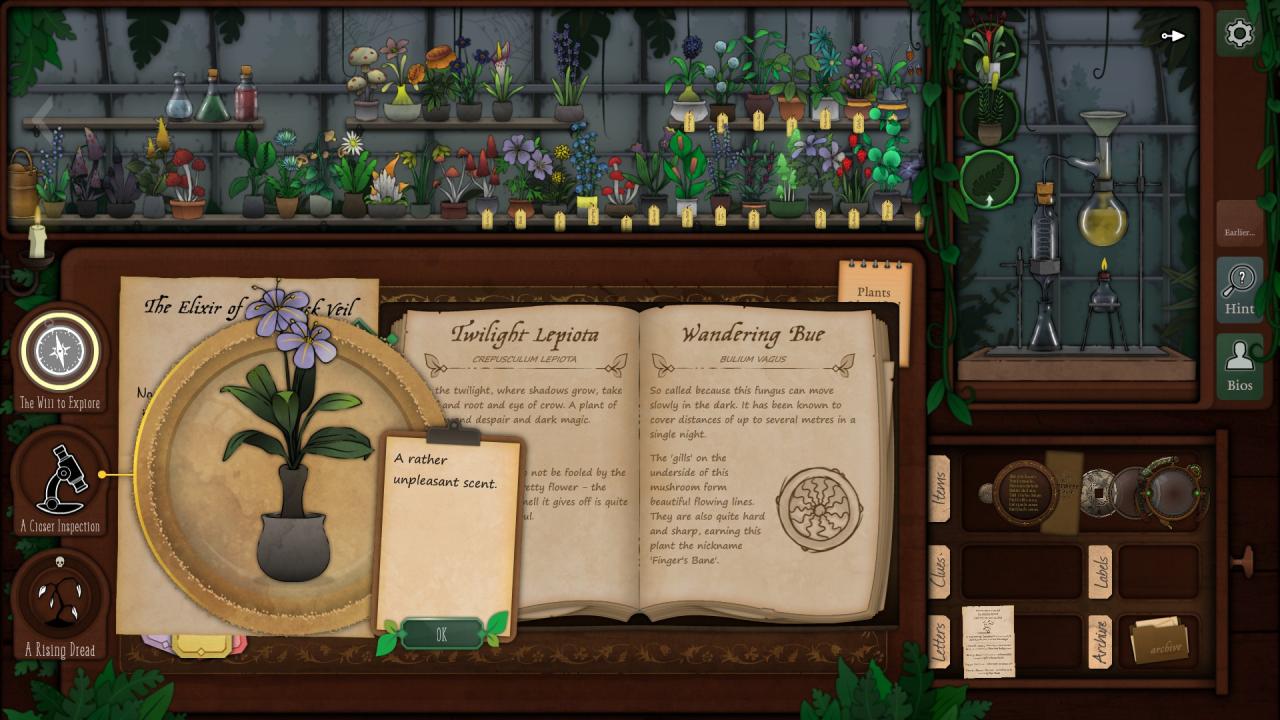Click the key arrow icon
The width and height of the screenshot is (1280, 720).
[x=1173, y=36]
